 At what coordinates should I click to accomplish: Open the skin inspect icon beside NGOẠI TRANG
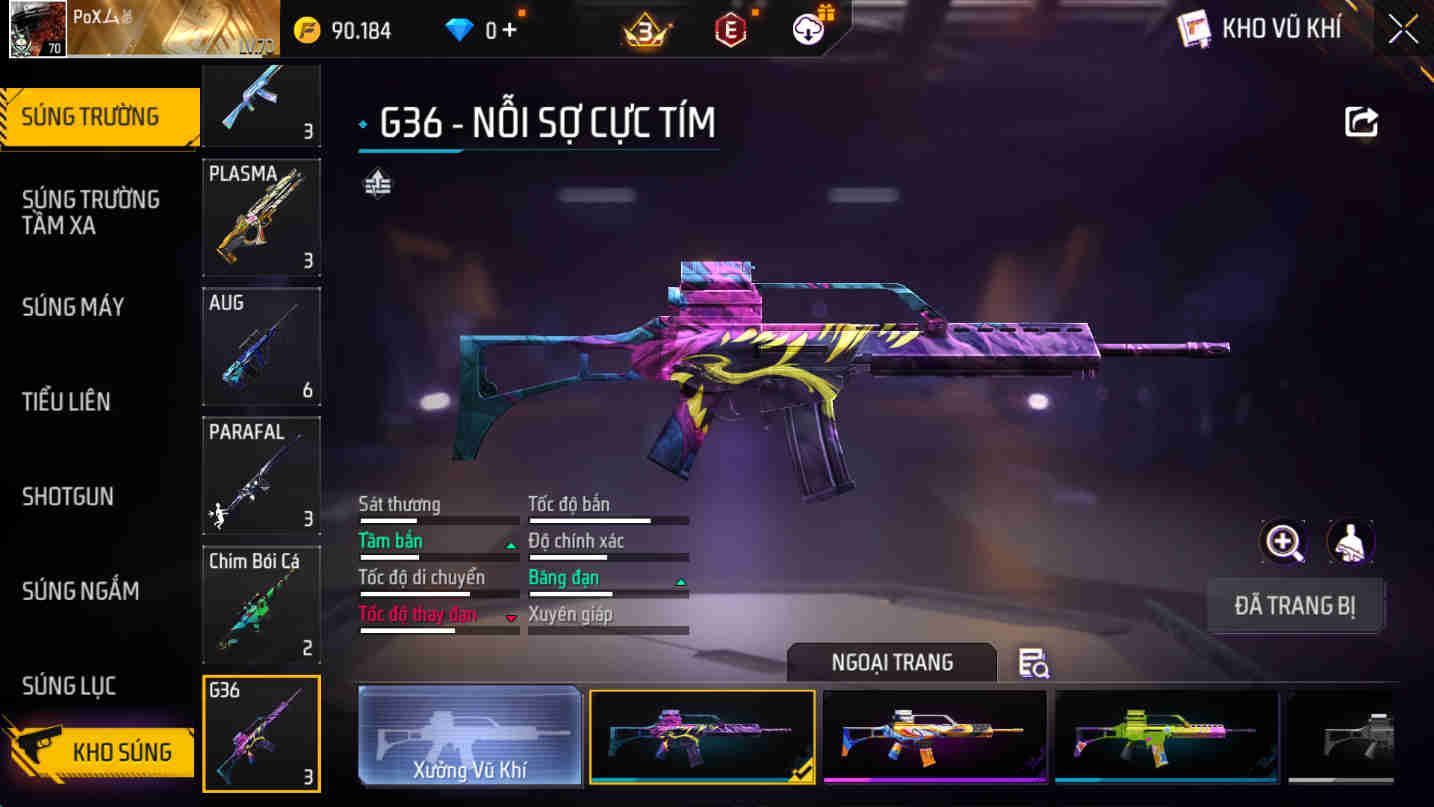[x=1036, y=662]
